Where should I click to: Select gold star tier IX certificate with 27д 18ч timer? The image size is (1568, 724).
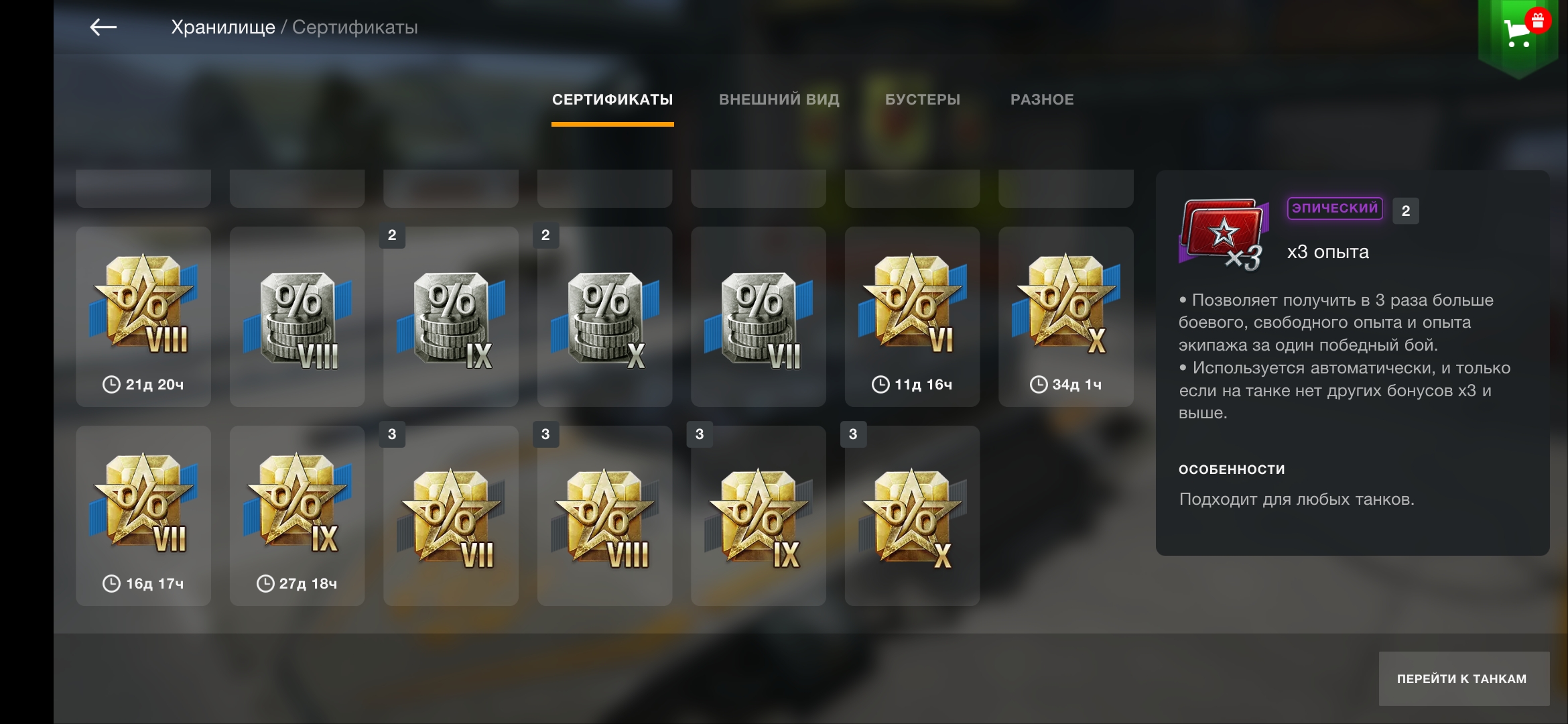297,516
